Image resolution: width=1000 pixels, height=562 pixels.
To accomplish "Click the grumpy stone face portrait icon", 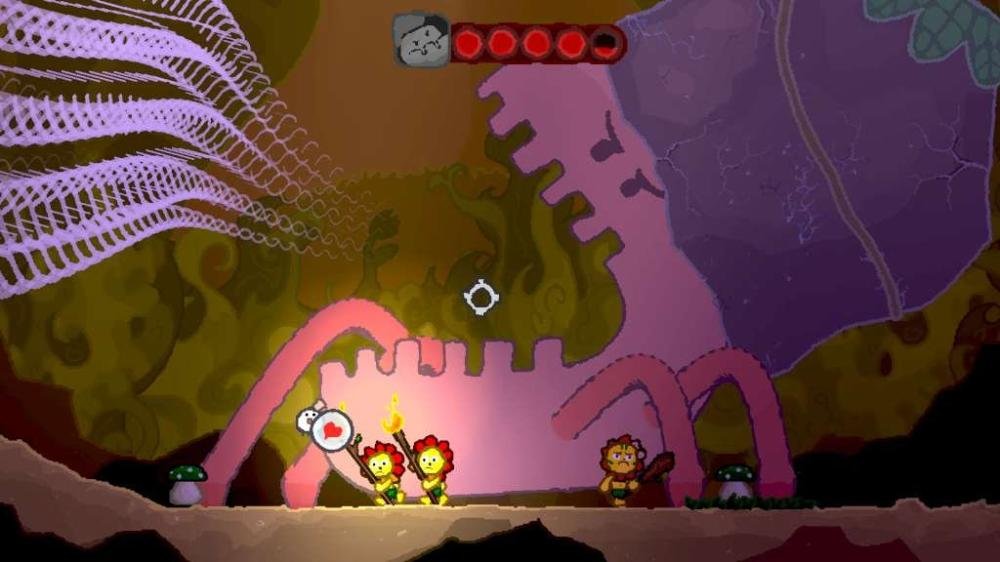I will (x=421, y=41).
